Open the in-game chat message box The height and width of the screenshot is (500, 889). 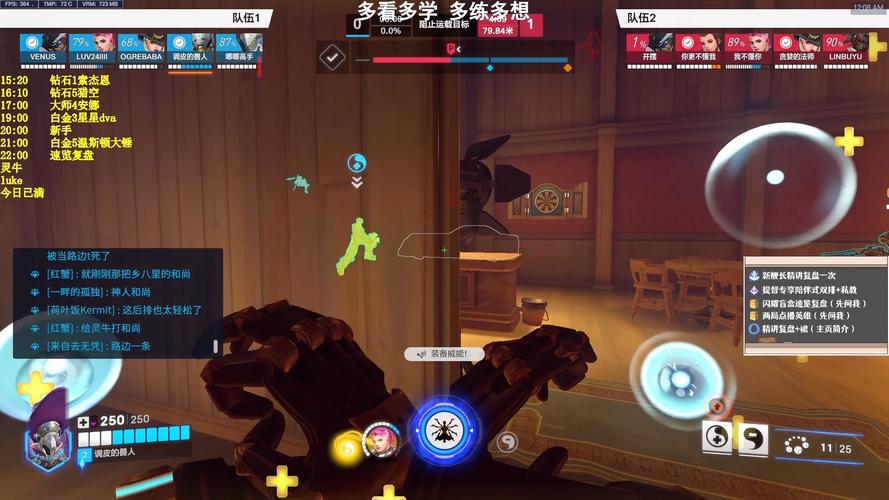coord(117,302)
